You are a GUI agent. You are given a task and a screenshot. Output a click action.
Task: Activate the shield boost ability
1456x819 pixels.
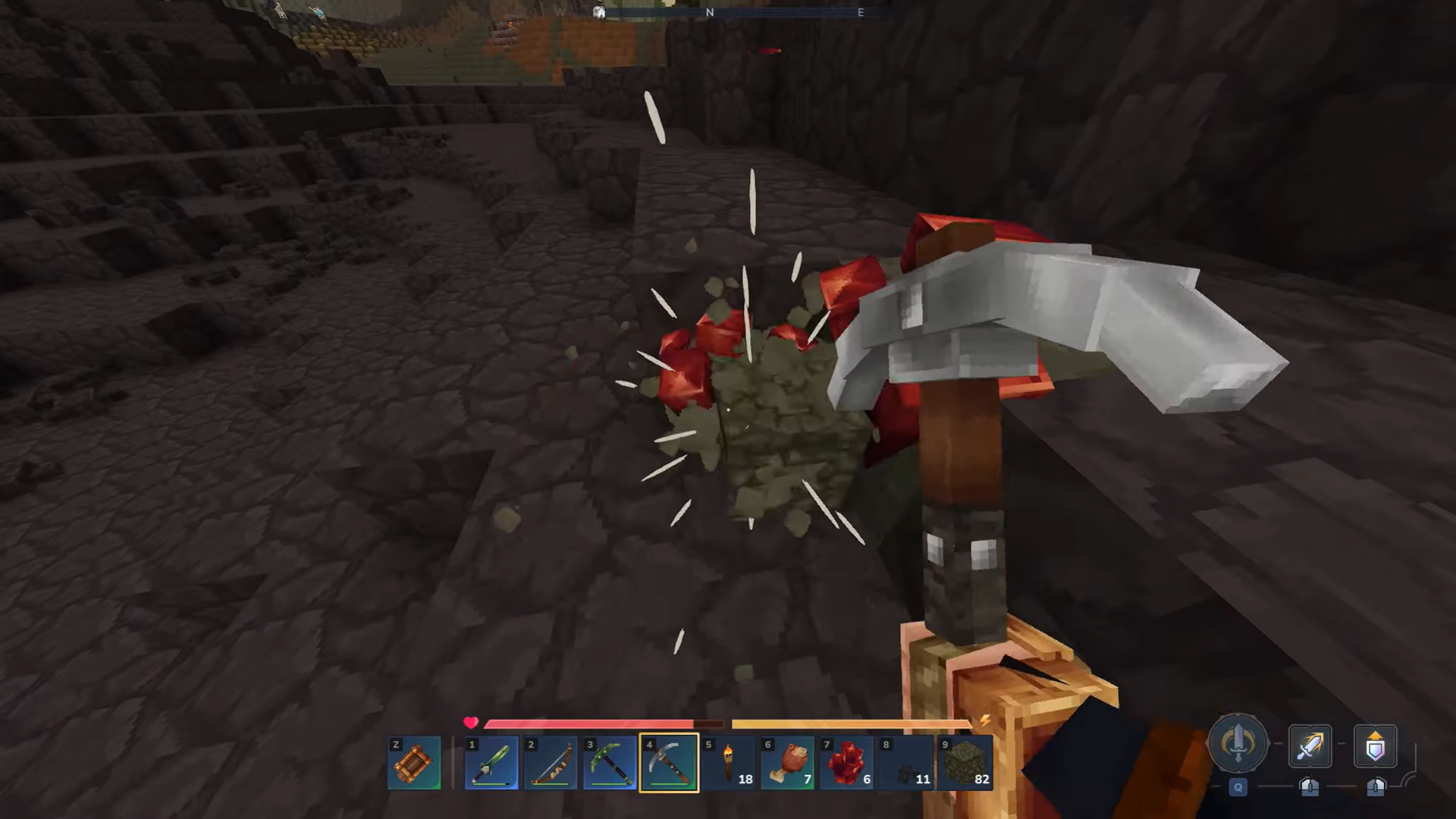(x=1375, y=747)
